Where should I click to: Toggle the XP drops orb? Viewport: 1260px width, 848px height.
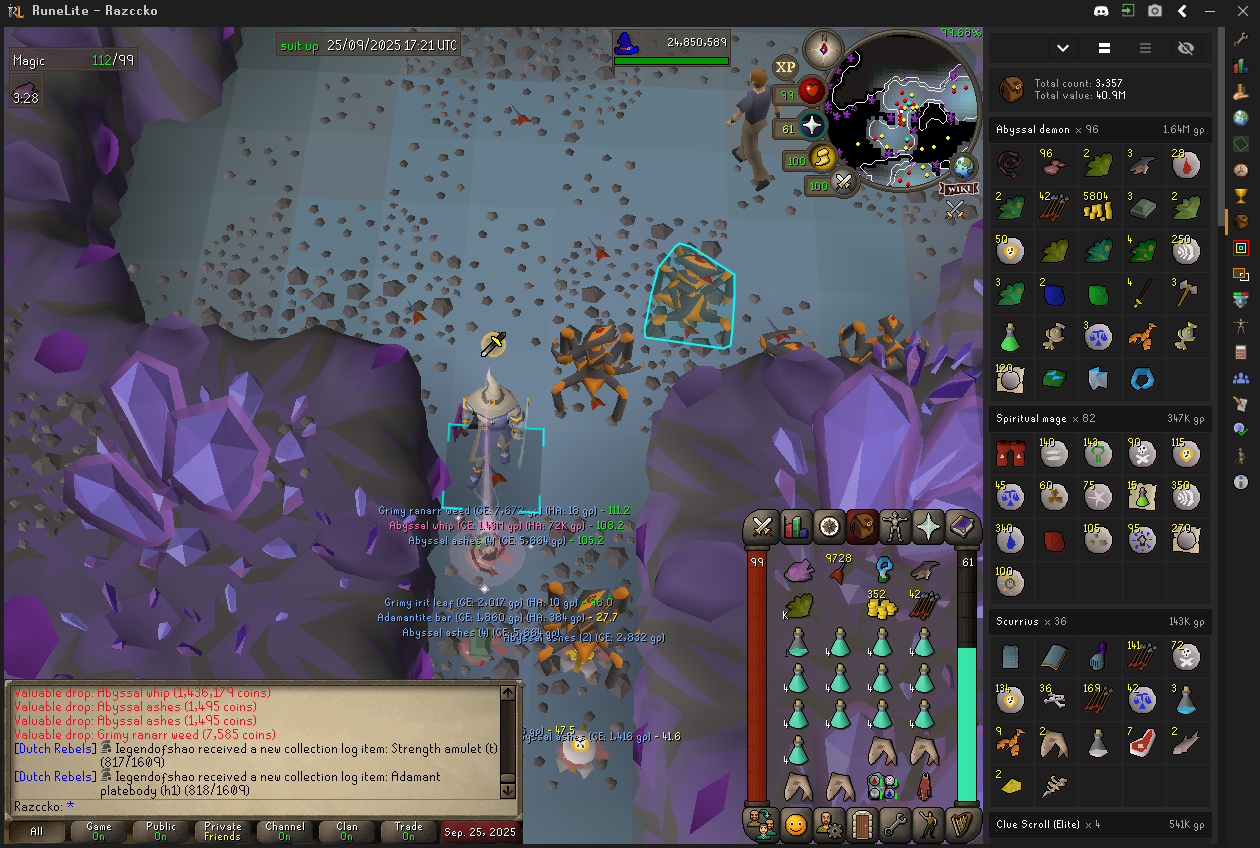(786, 66)
